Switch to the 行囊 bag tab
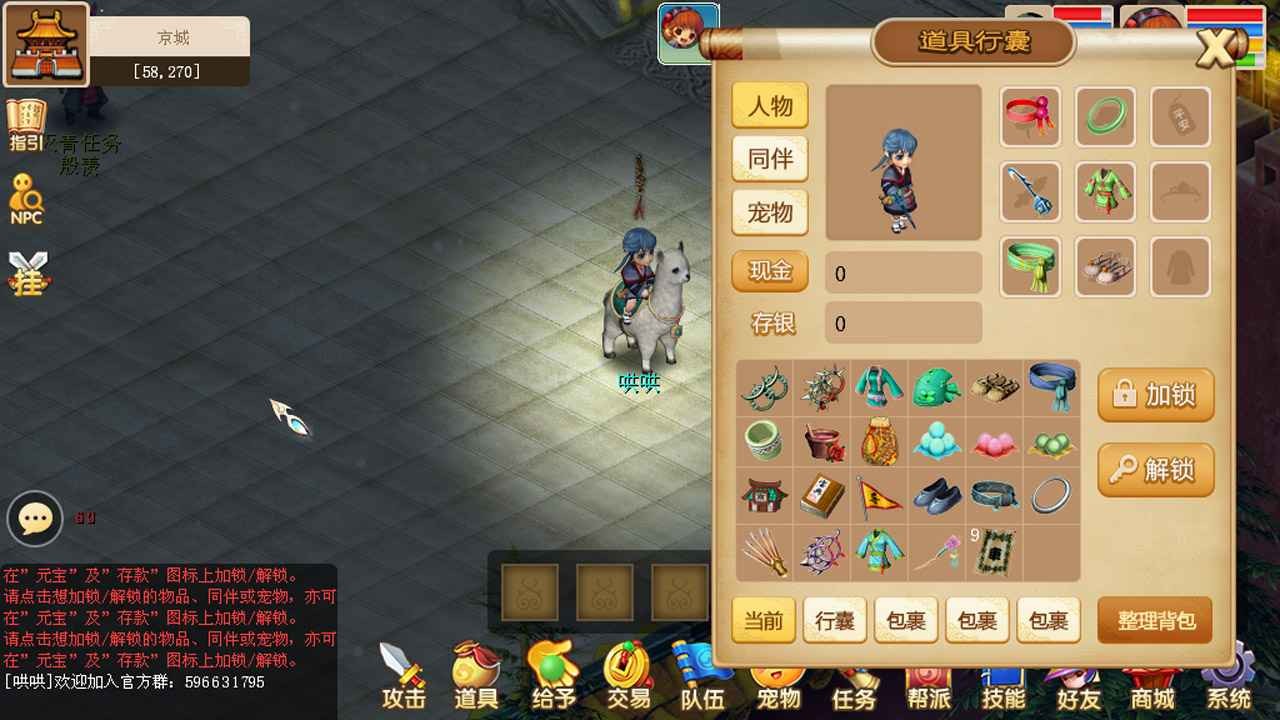This screenshot has height=720, width=1280. [x=835, y=621]
